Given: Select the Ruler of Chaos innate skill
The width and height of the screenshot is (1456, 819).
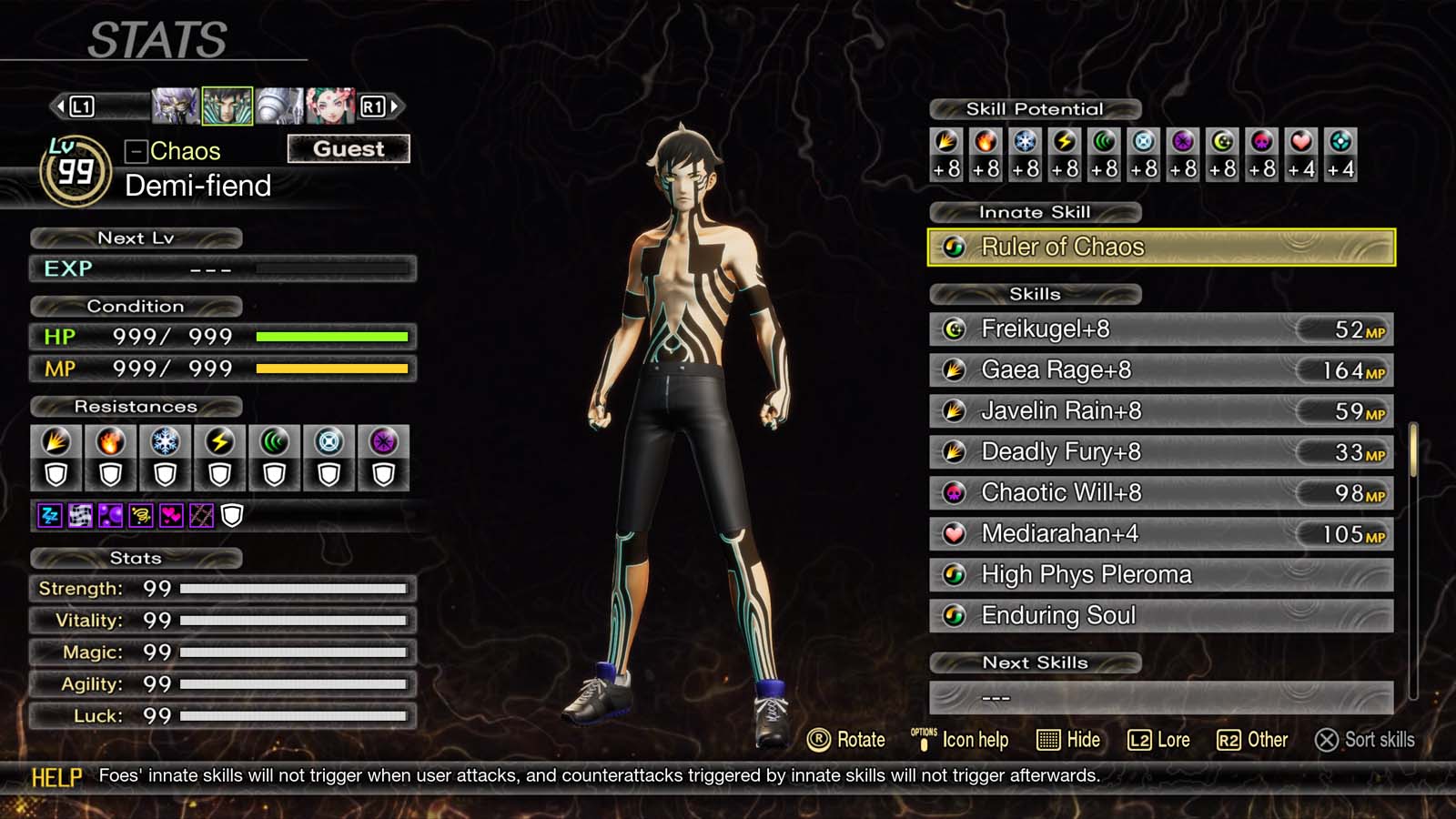Looking at the screenshot, I should click(x=1162, y=246).
